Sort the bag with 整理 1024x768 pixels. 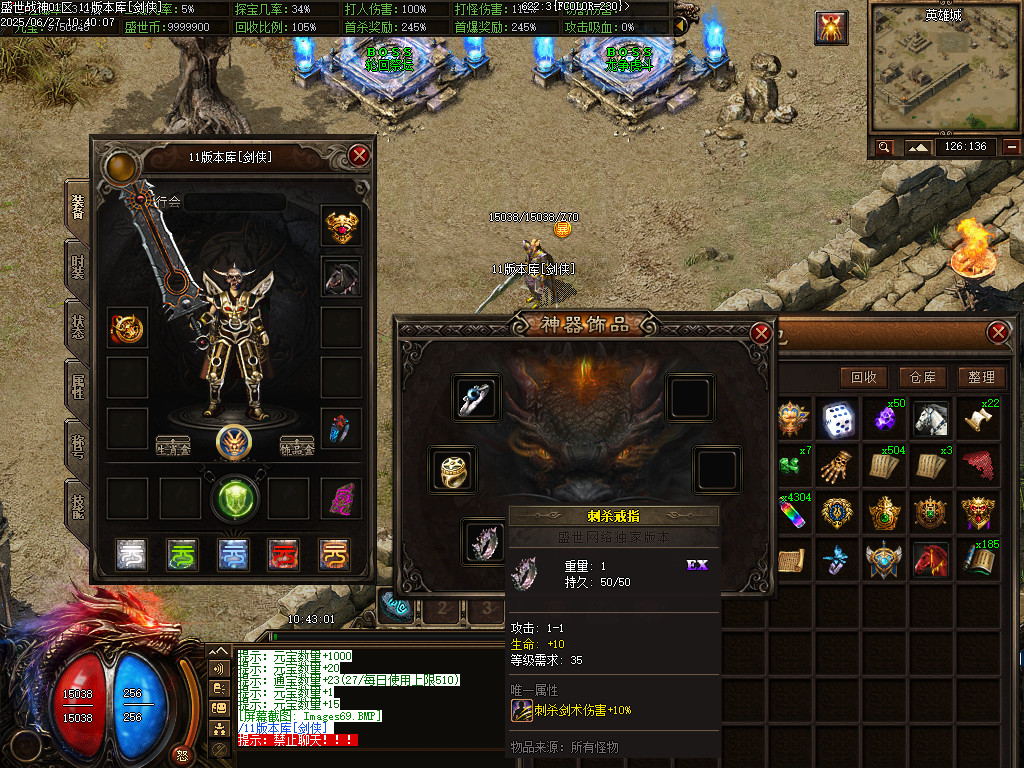coord(981,377)
